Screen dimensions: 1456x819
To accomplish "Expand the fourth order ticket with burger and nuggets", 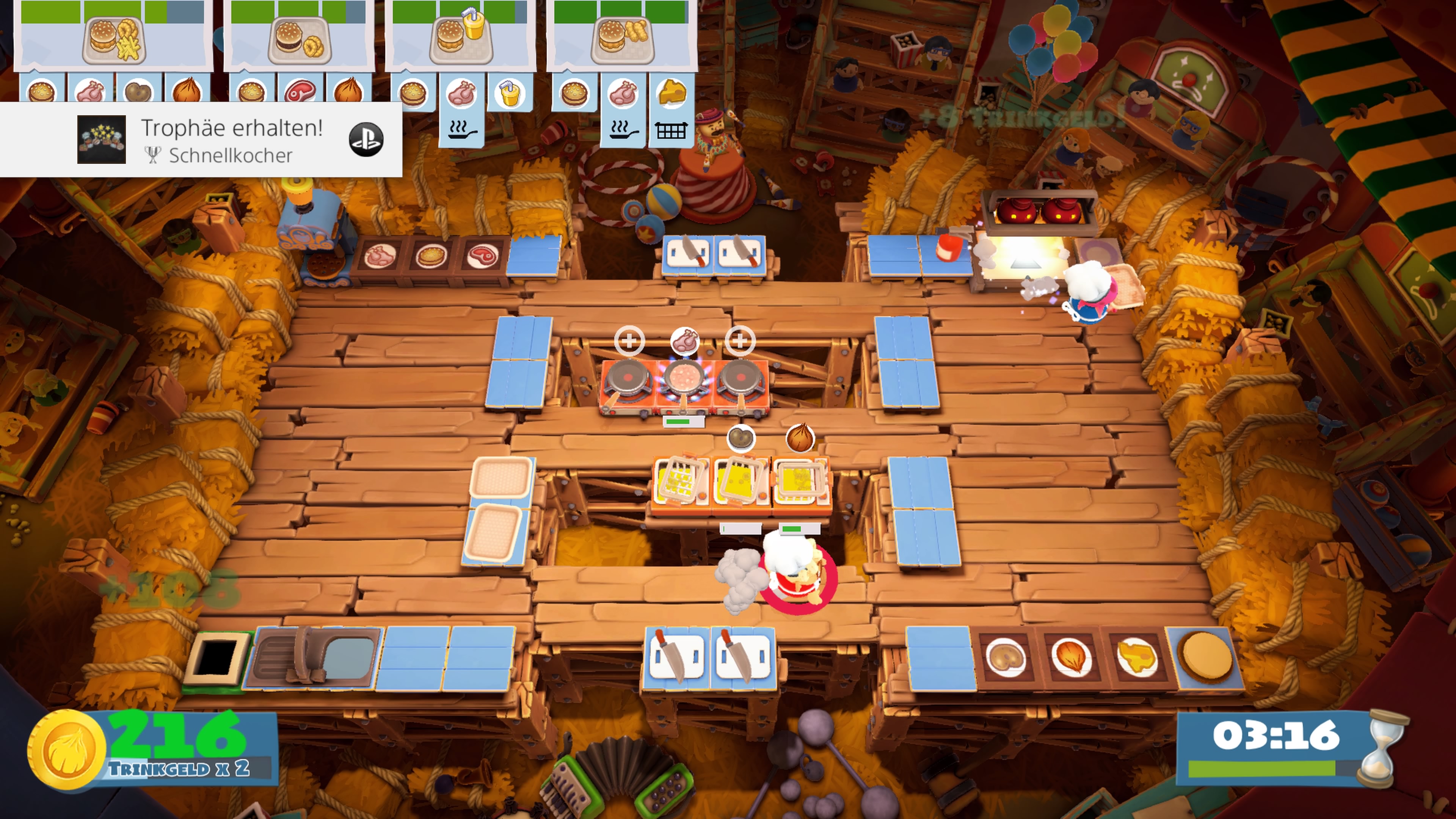I will (x=622, y=39).
